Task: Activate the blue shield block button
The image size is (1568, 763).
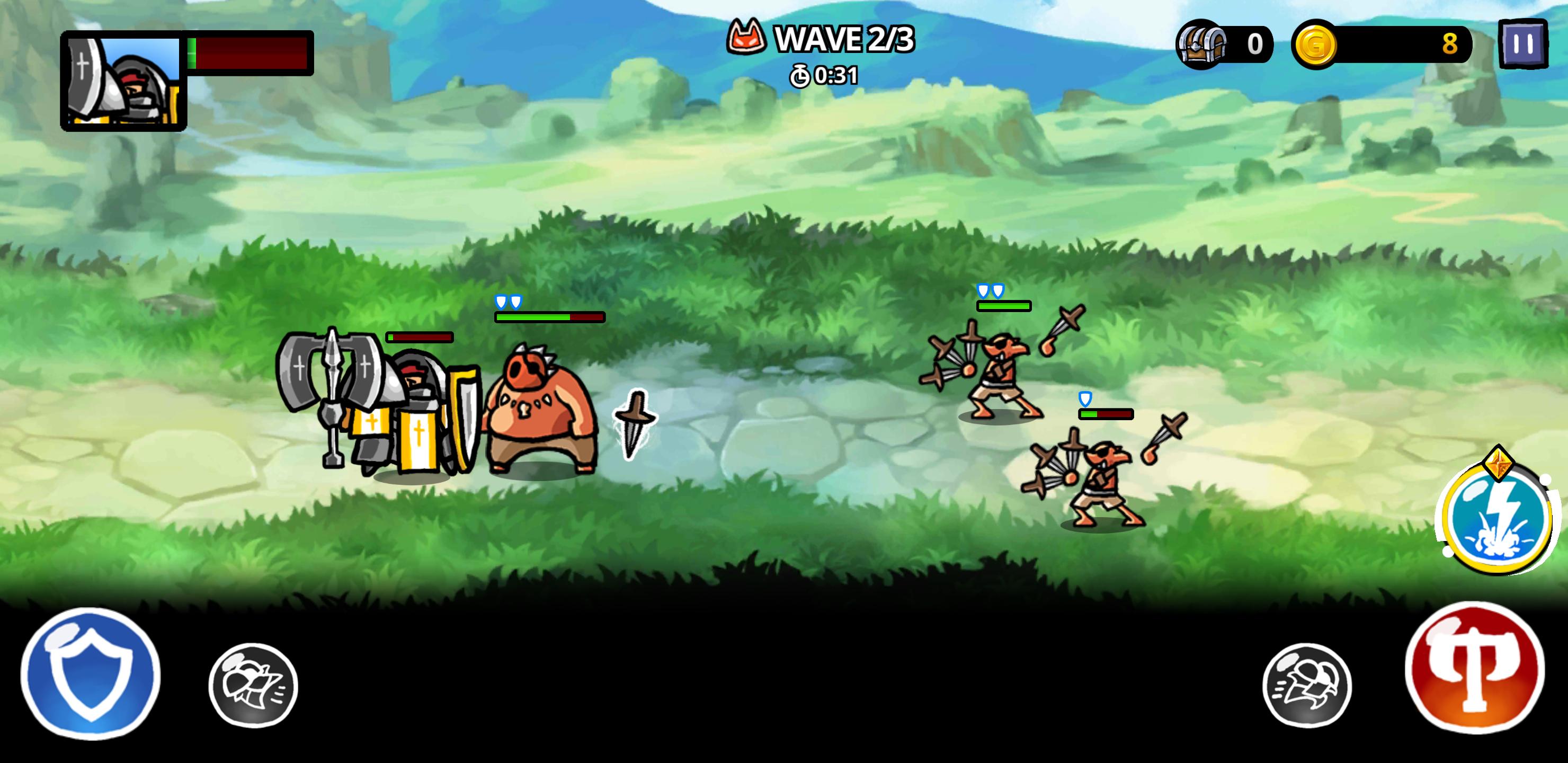Action: [91, 674]
